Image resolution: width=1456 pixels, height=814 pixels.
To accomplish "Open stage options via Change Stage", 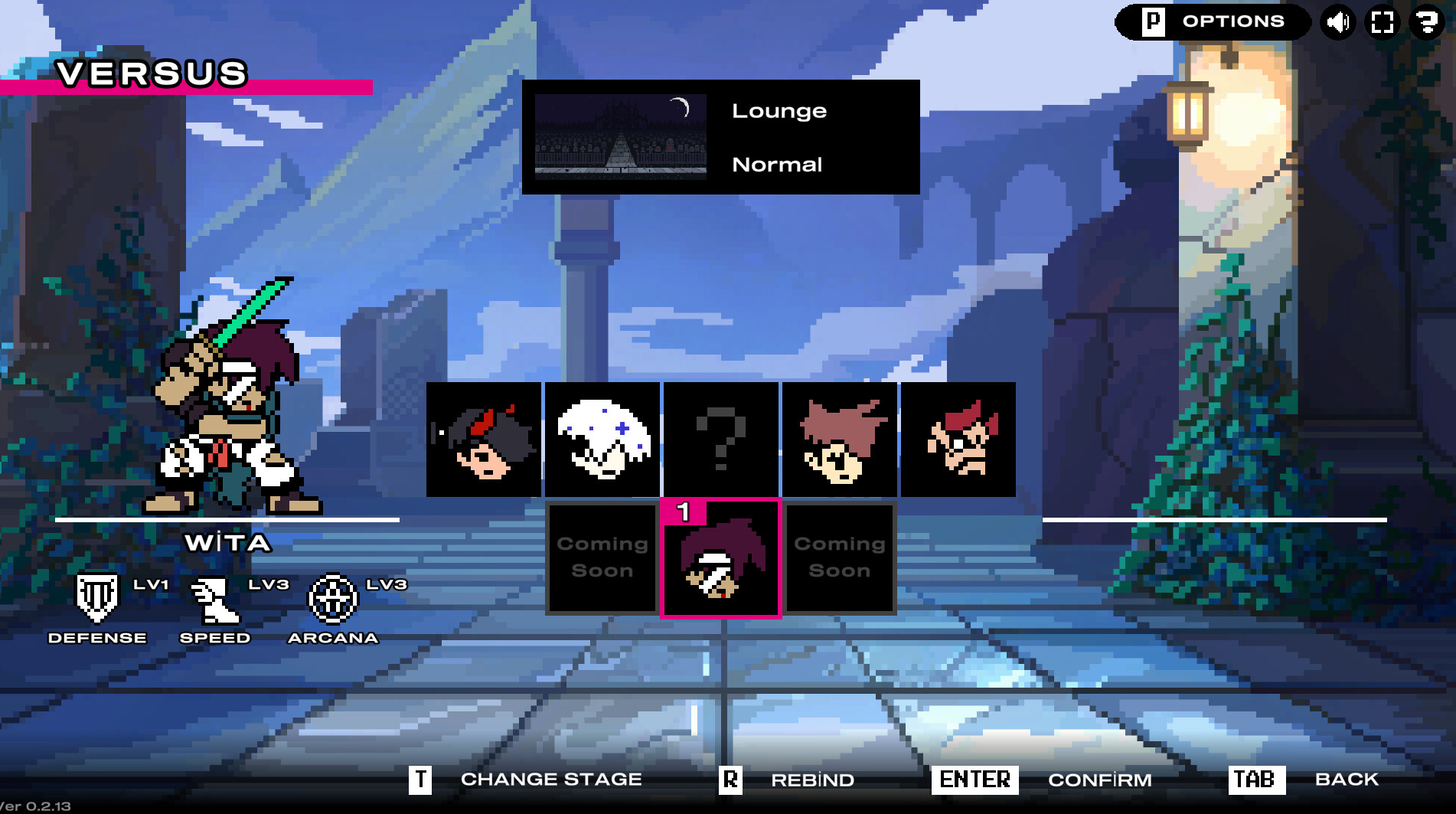I will click(550, 780).
